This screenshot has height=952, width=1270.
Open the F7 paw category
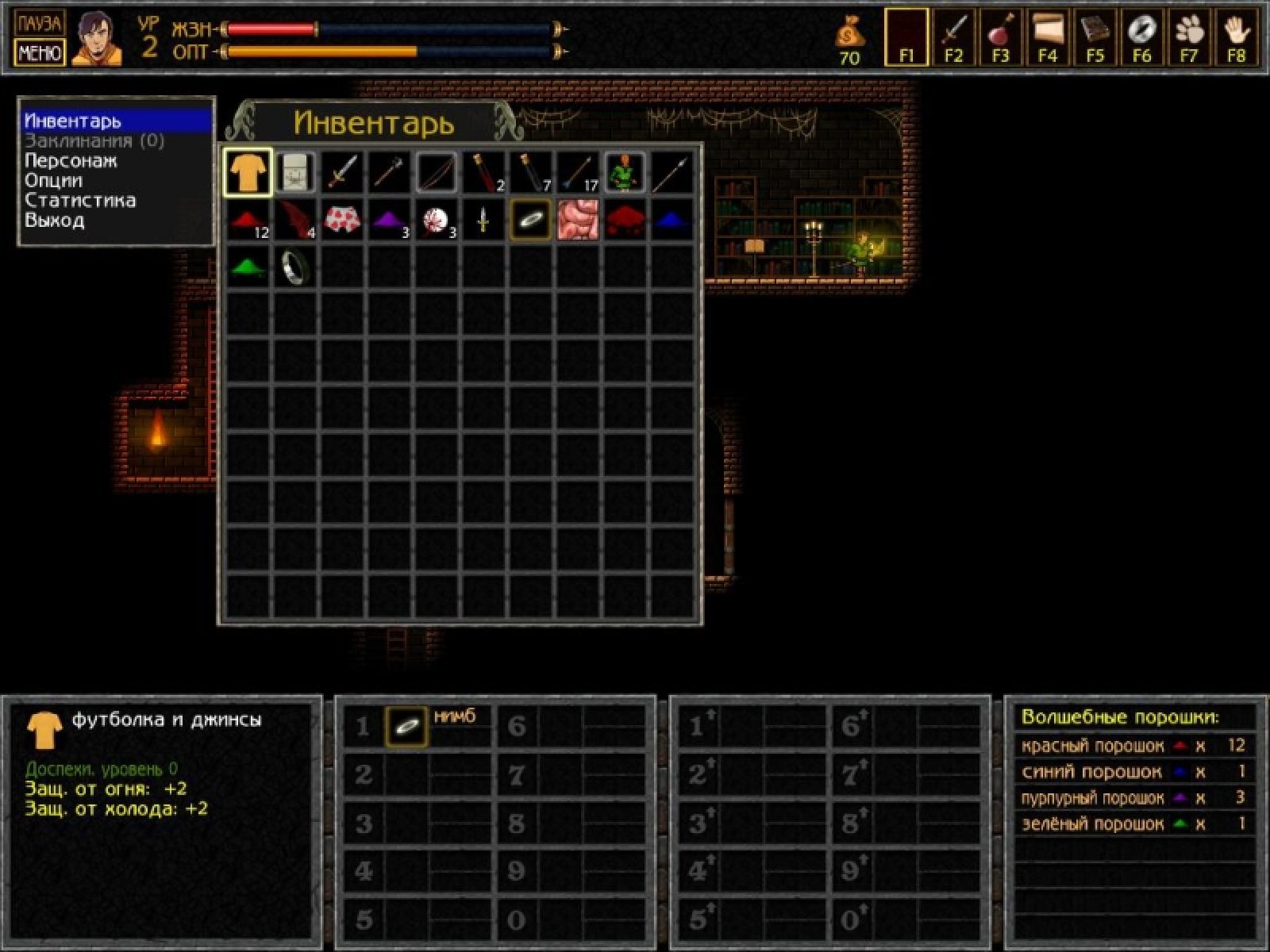[x=1188, y=36]
